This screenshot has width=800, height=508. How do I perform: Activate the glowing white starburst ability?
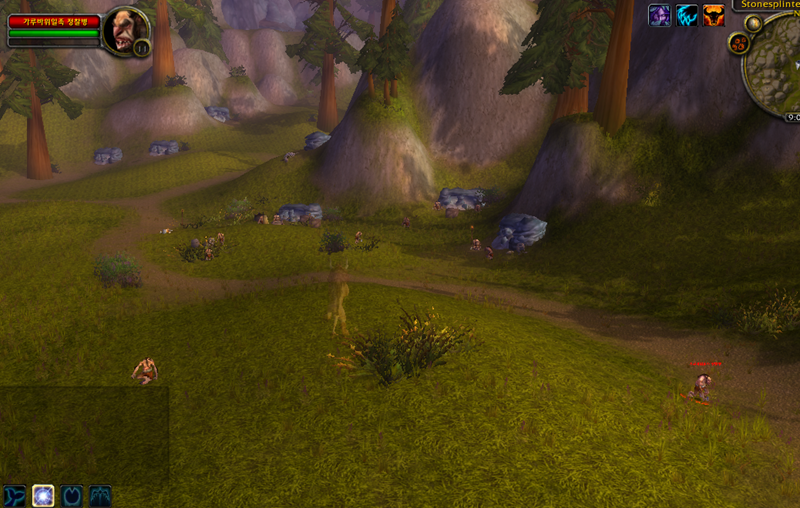click(x=43, y=495)
